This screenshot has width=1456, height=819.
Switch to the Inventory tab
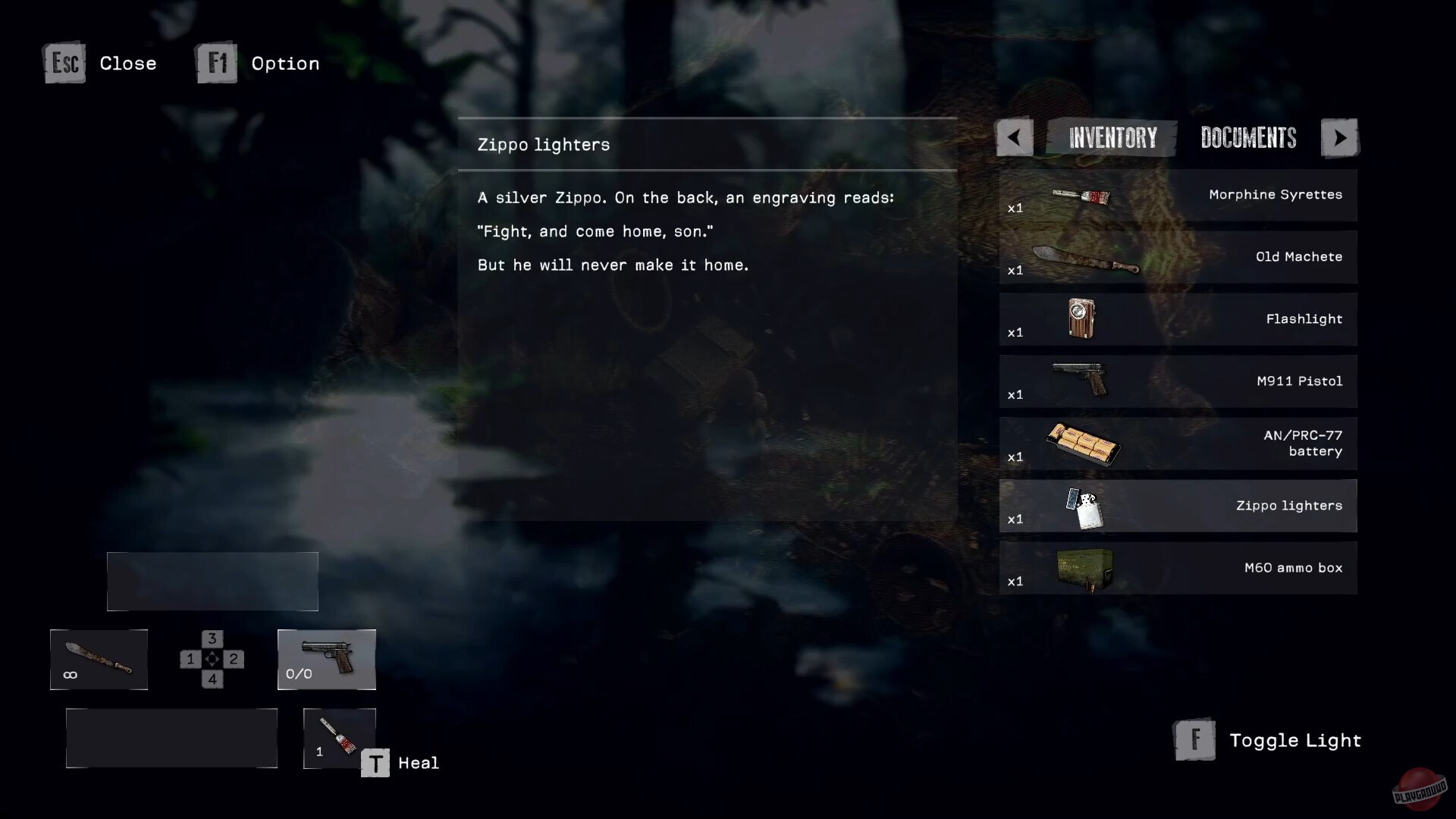point(1112,137)
